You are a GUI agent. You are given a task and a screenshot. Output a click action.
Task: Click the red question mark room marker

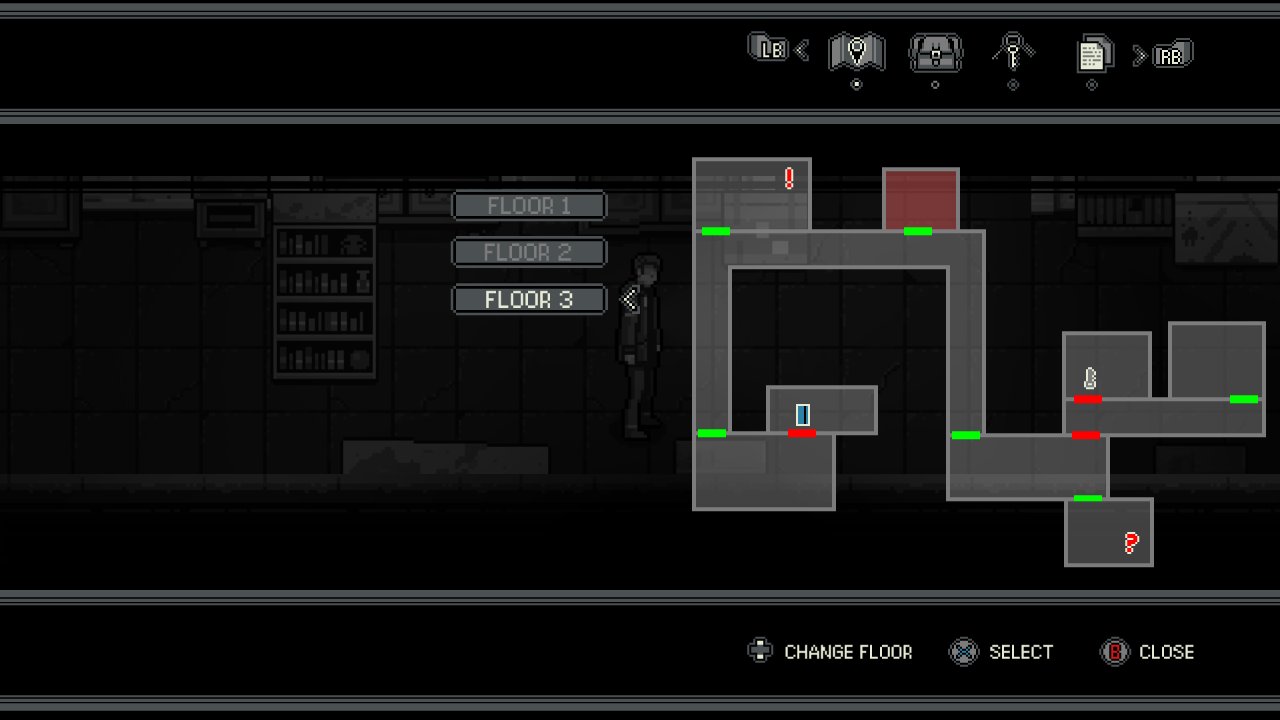[x=1130, y=544]
